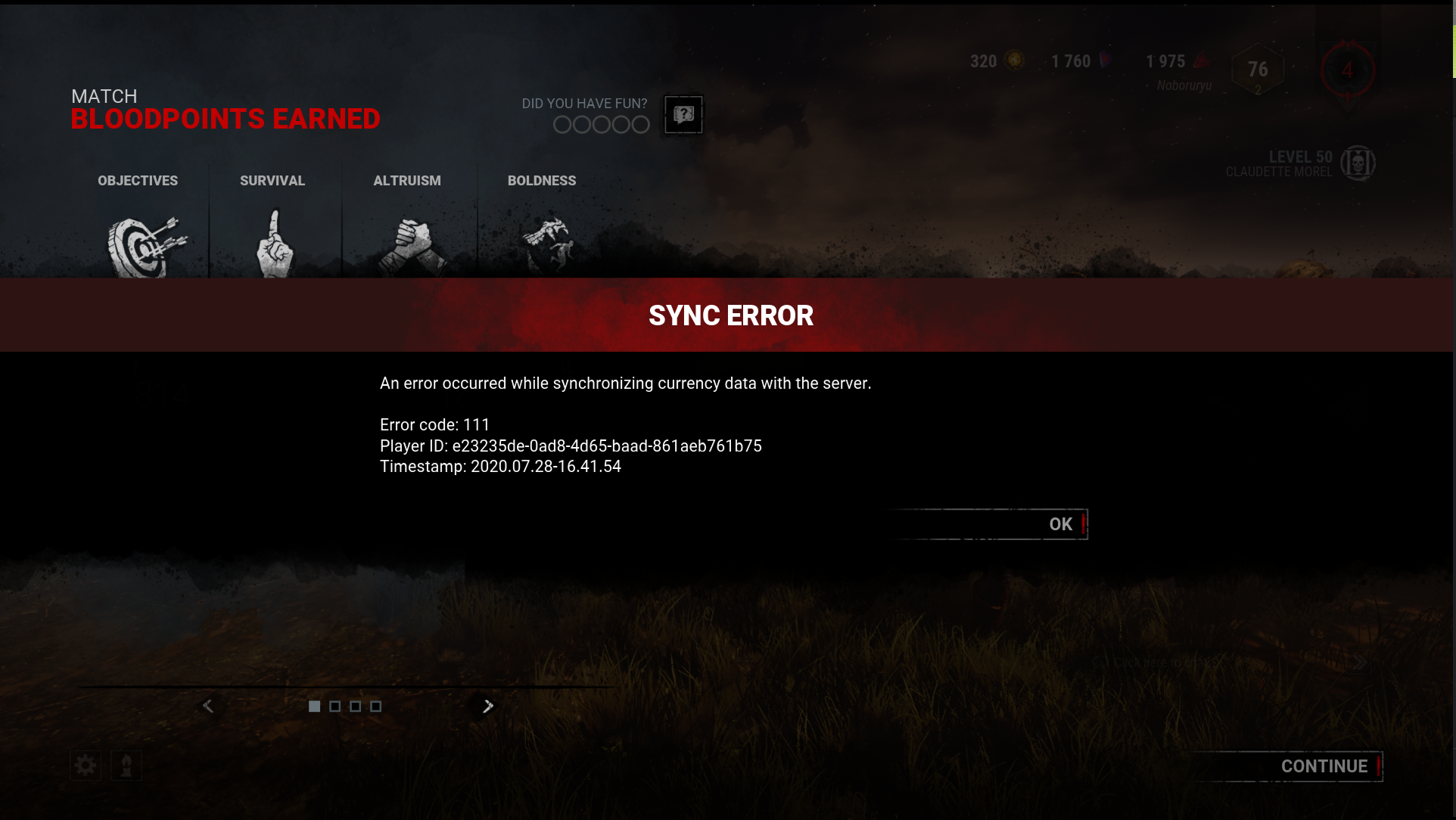The image size is (1456, 820).
Task: Click the question mark feedback box
Action: pyautogui.click(x=683, y=114)
